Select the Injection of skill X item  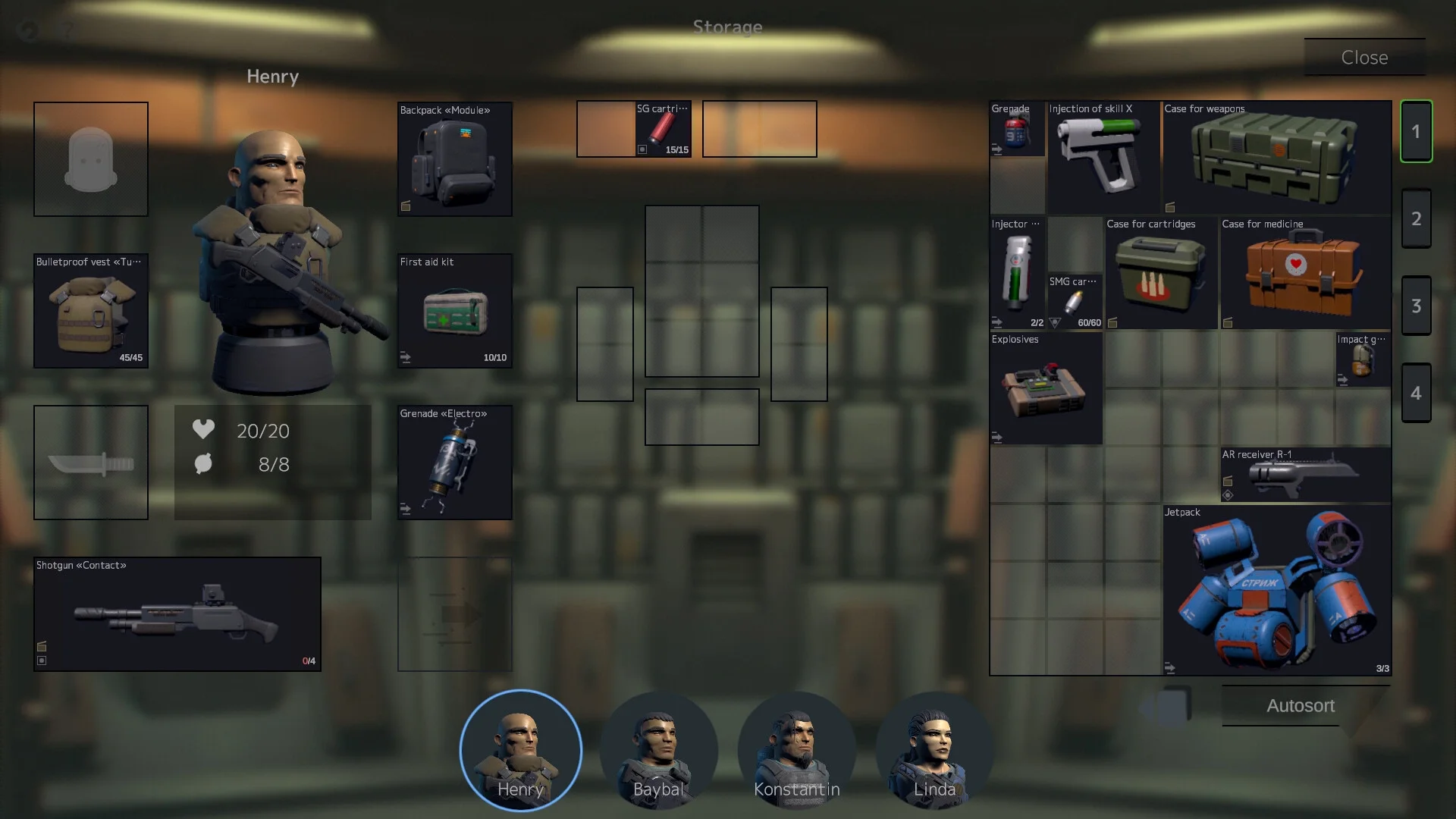point(1103,158)
